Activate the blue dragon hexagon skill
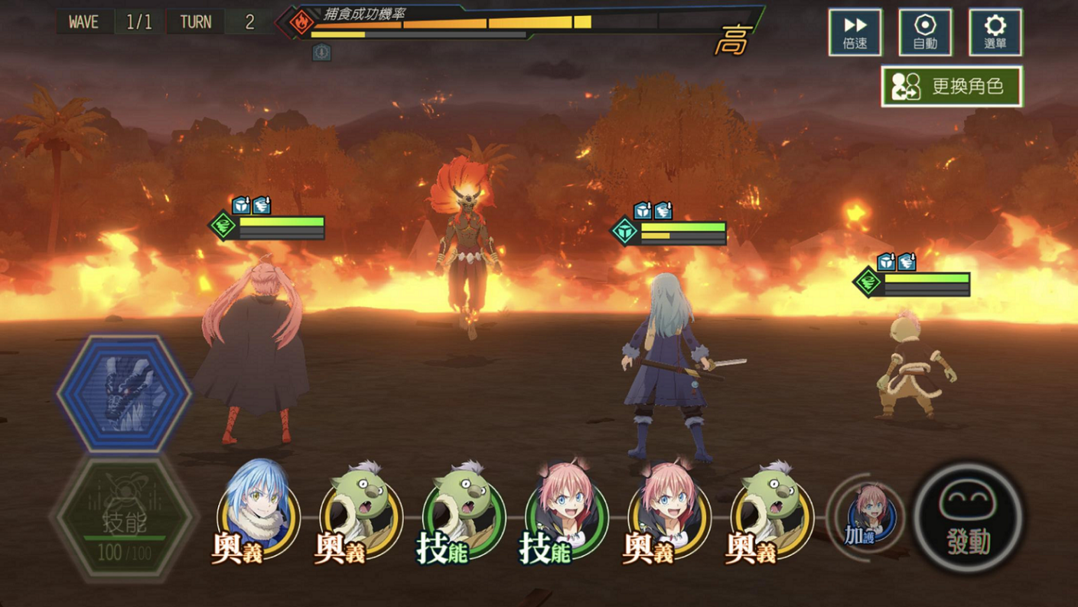Image resolution: width=1078 pixels, height=607 pixels. pyautogui.click(x=124, y=392)
